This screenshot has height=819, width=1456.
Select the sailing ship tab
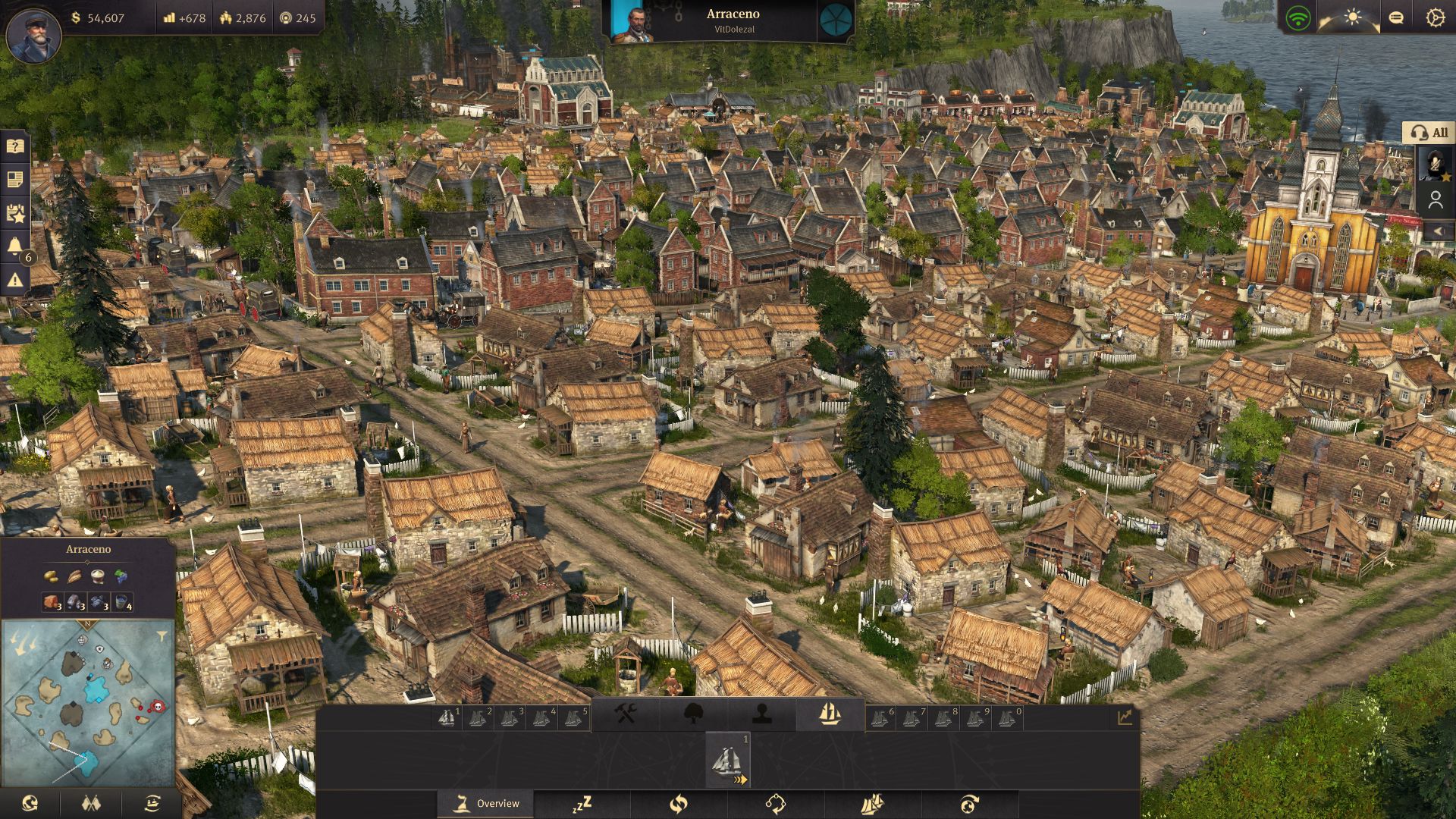click(830, 714)
